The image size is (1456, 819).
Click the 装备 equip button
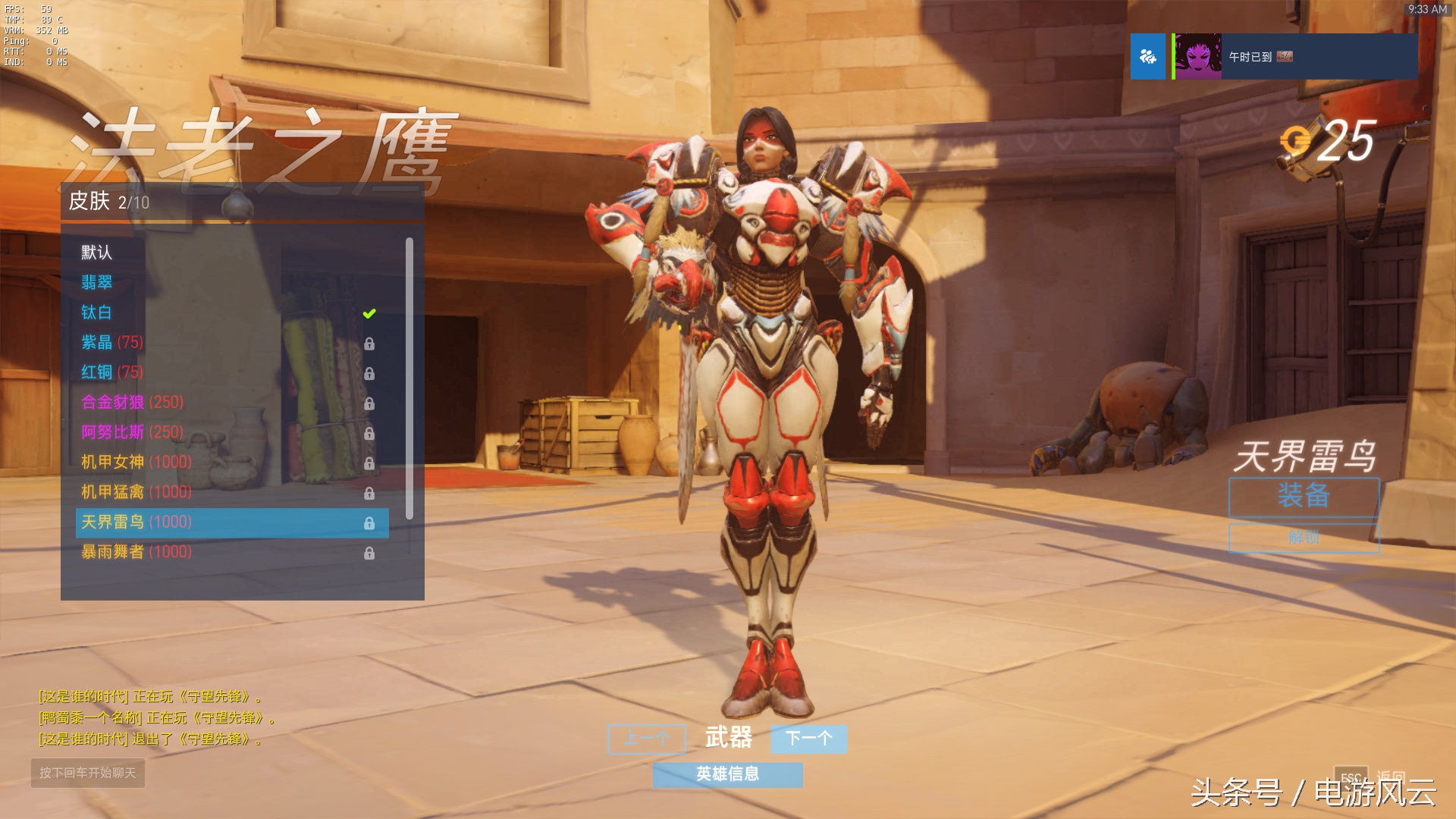click(1304, 497)
